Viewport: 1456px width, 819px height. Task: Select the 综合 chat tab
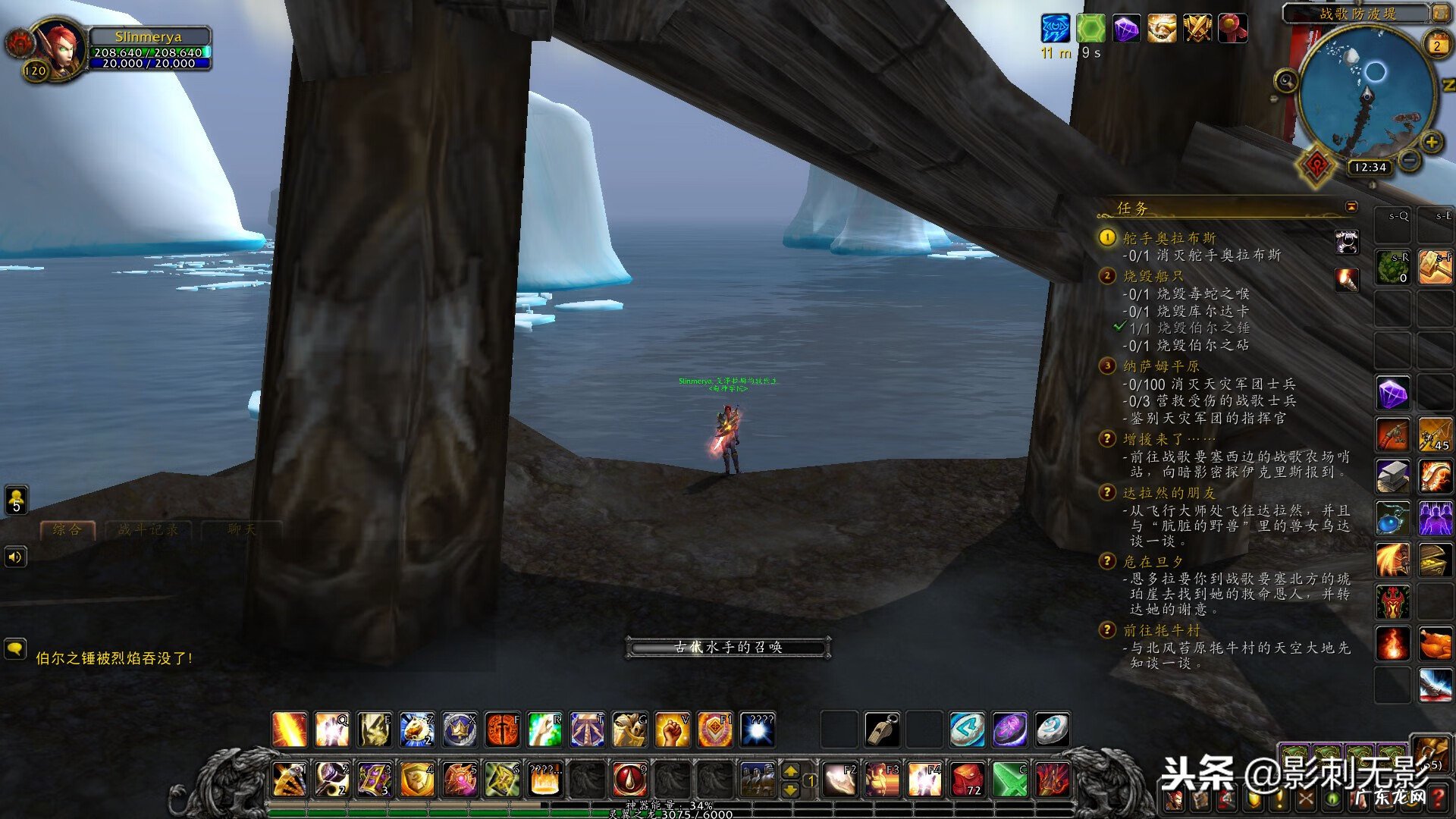67,529
